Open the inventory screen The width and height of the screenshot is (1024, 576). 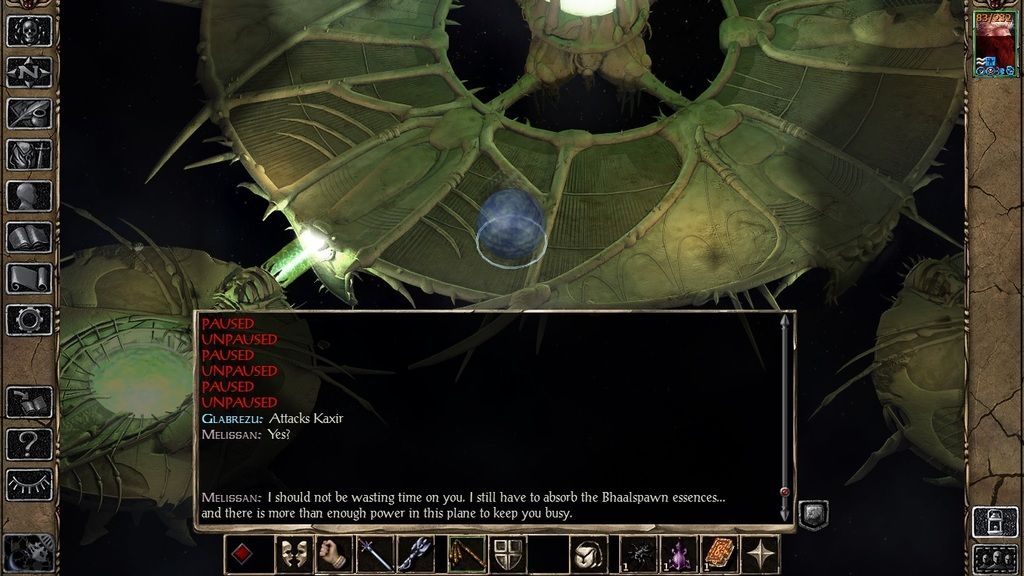tap(29, 154)
